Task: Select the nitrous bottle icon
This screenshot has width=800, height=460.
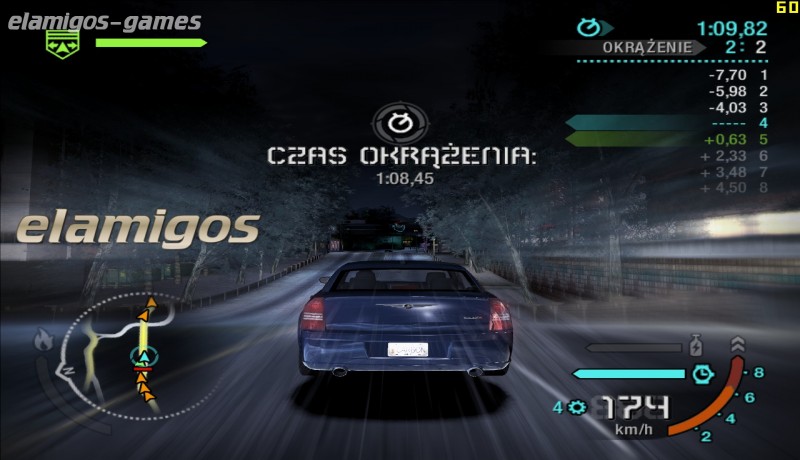Action: [x=696, y=349]
